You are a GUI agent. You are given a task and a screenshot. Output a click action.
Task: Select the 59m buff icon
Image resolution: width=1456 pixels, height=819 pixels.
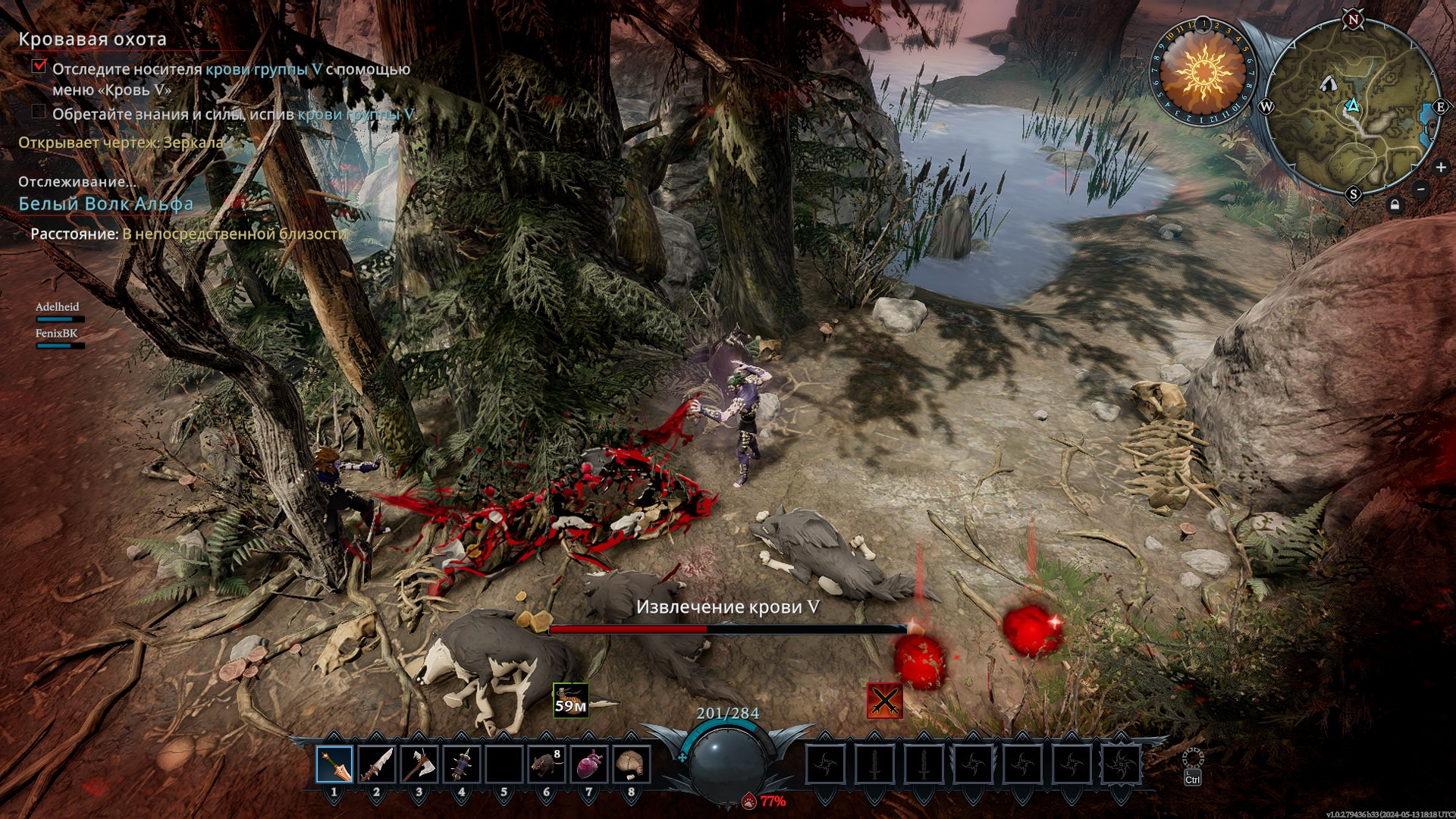click(x=570, y=700)
